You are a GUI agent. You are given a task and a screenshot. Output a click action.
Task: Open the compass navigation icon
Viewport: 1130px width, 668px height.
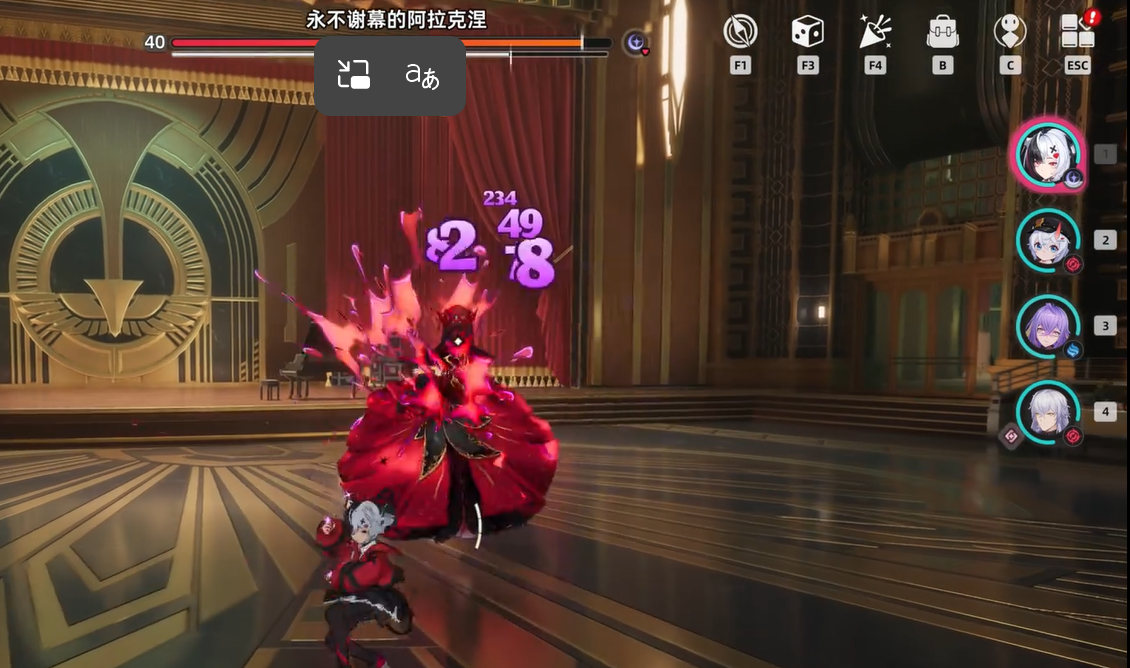click(740, 32)
